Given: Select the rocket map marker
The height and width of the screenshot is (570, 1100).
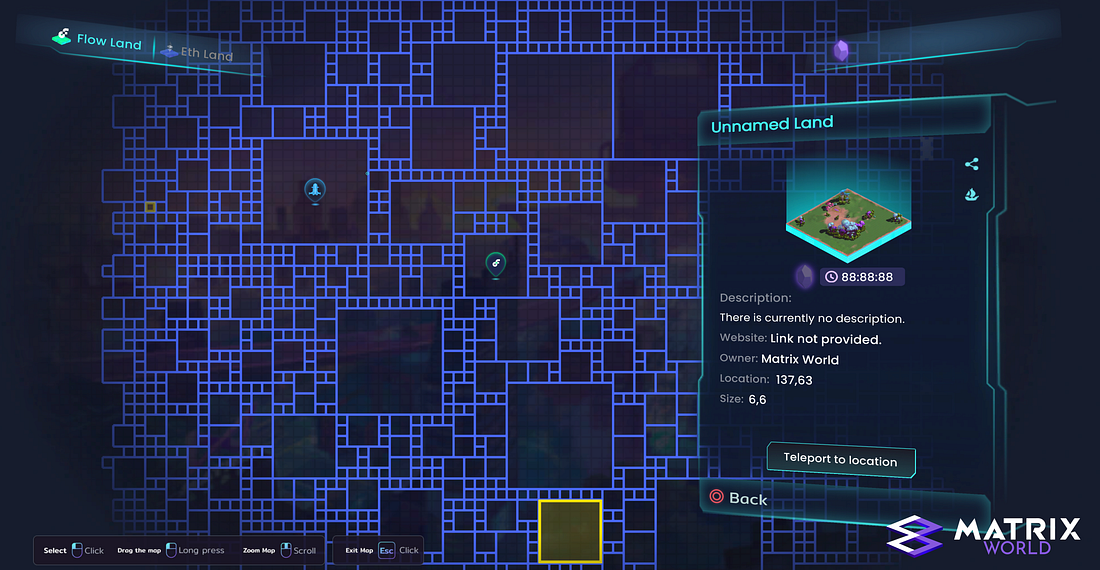Looking at the screenshot, I should (x=314, y=190).
